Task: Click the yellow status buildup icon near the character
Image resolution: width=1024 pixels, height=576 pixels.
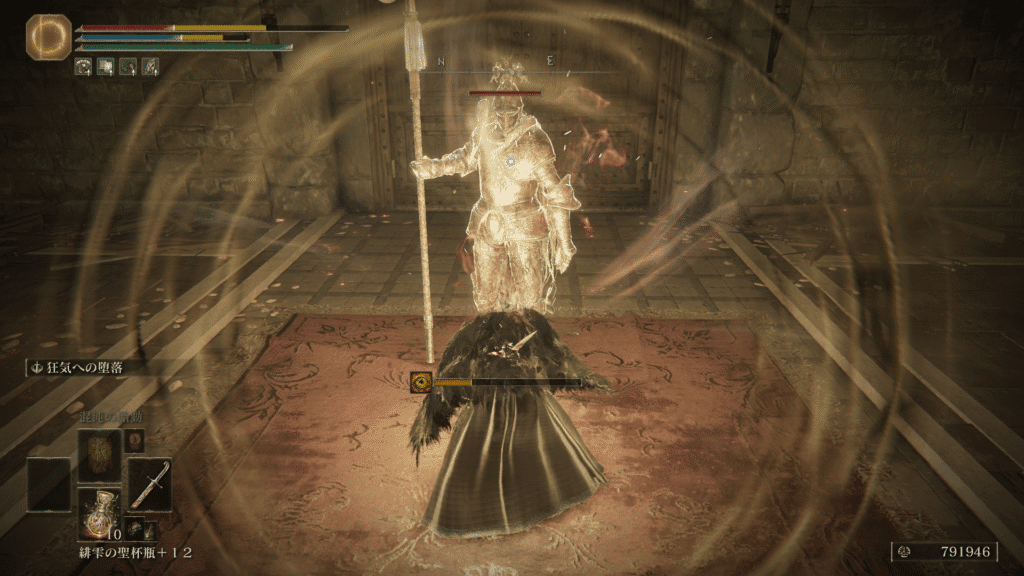Action: (421, 381)
